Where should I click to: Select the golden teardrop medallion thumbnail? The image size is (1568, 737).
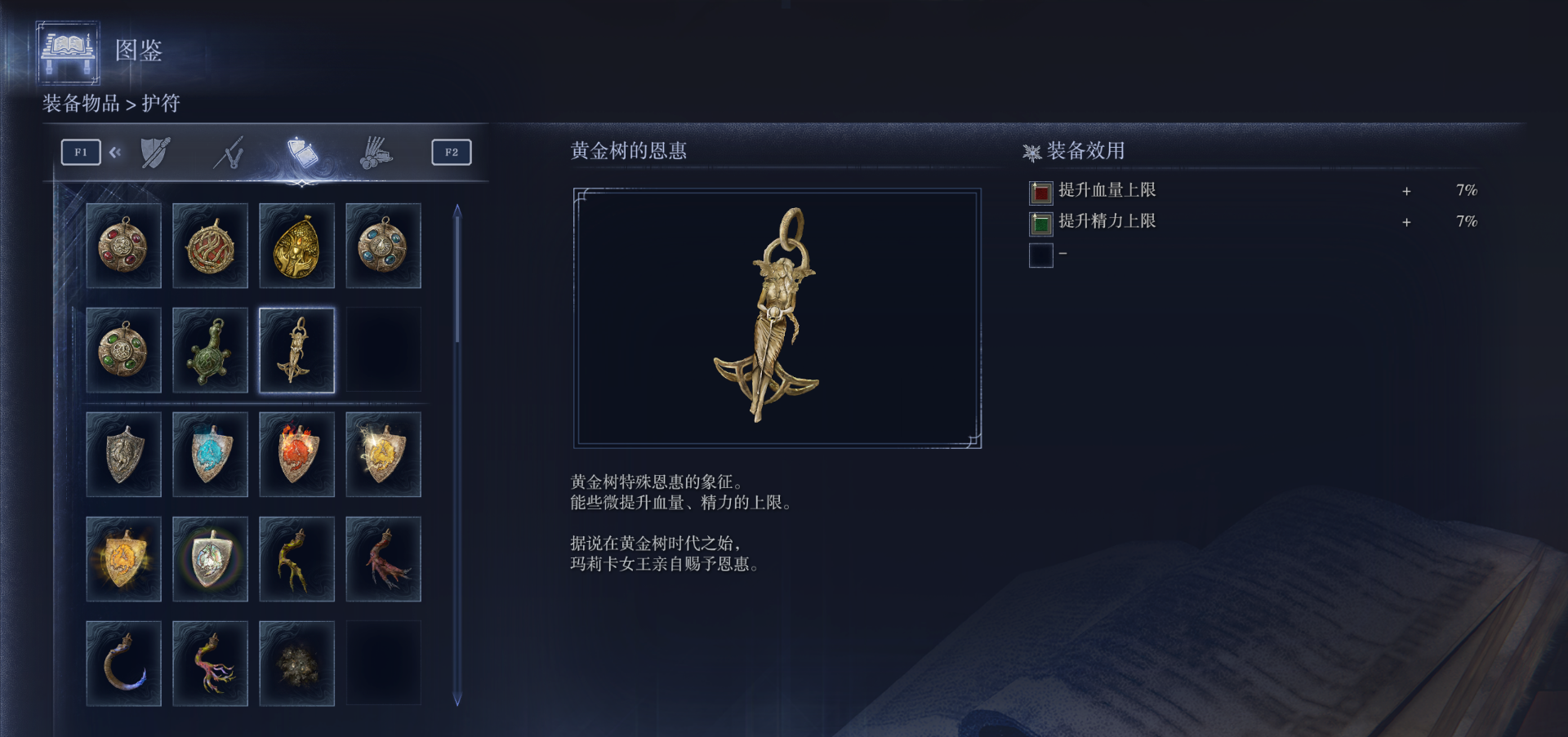coord(296,246)
